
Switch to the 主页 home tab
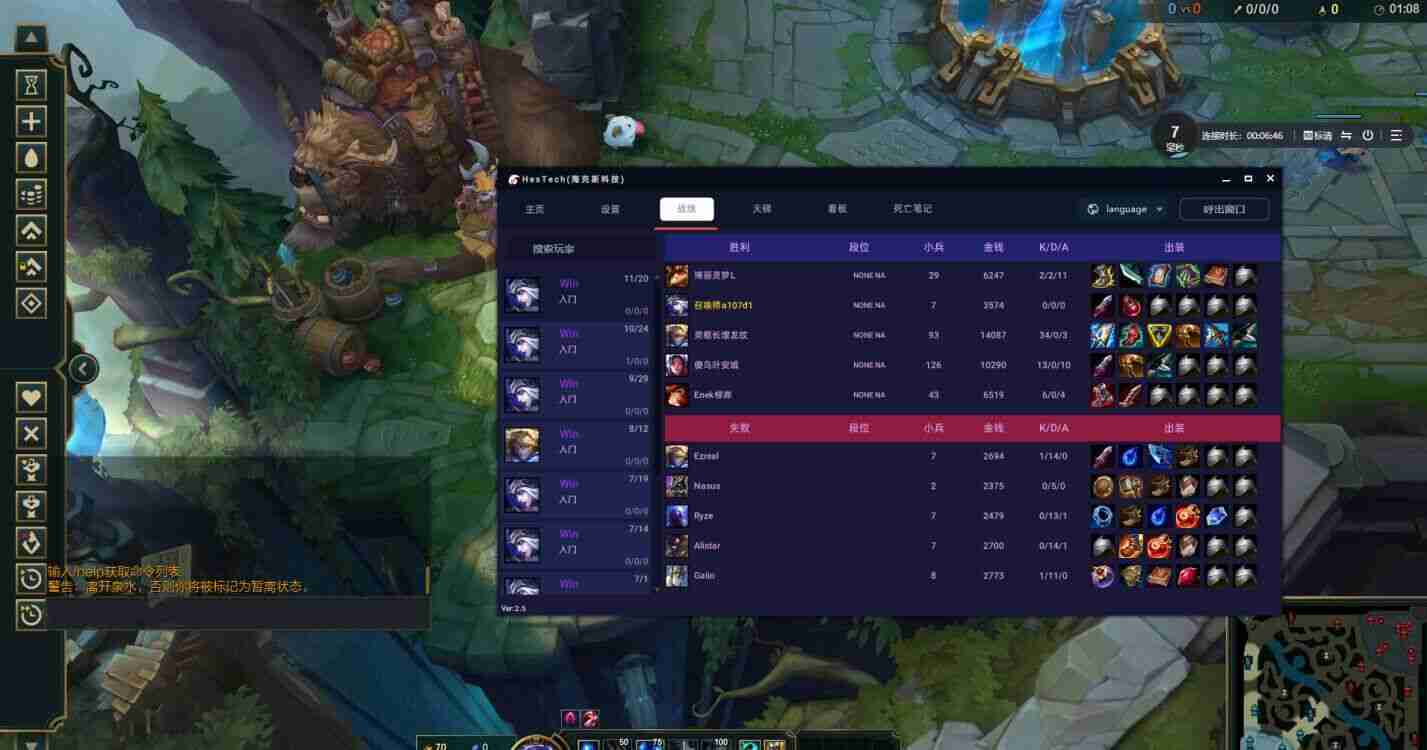[535, 209]
